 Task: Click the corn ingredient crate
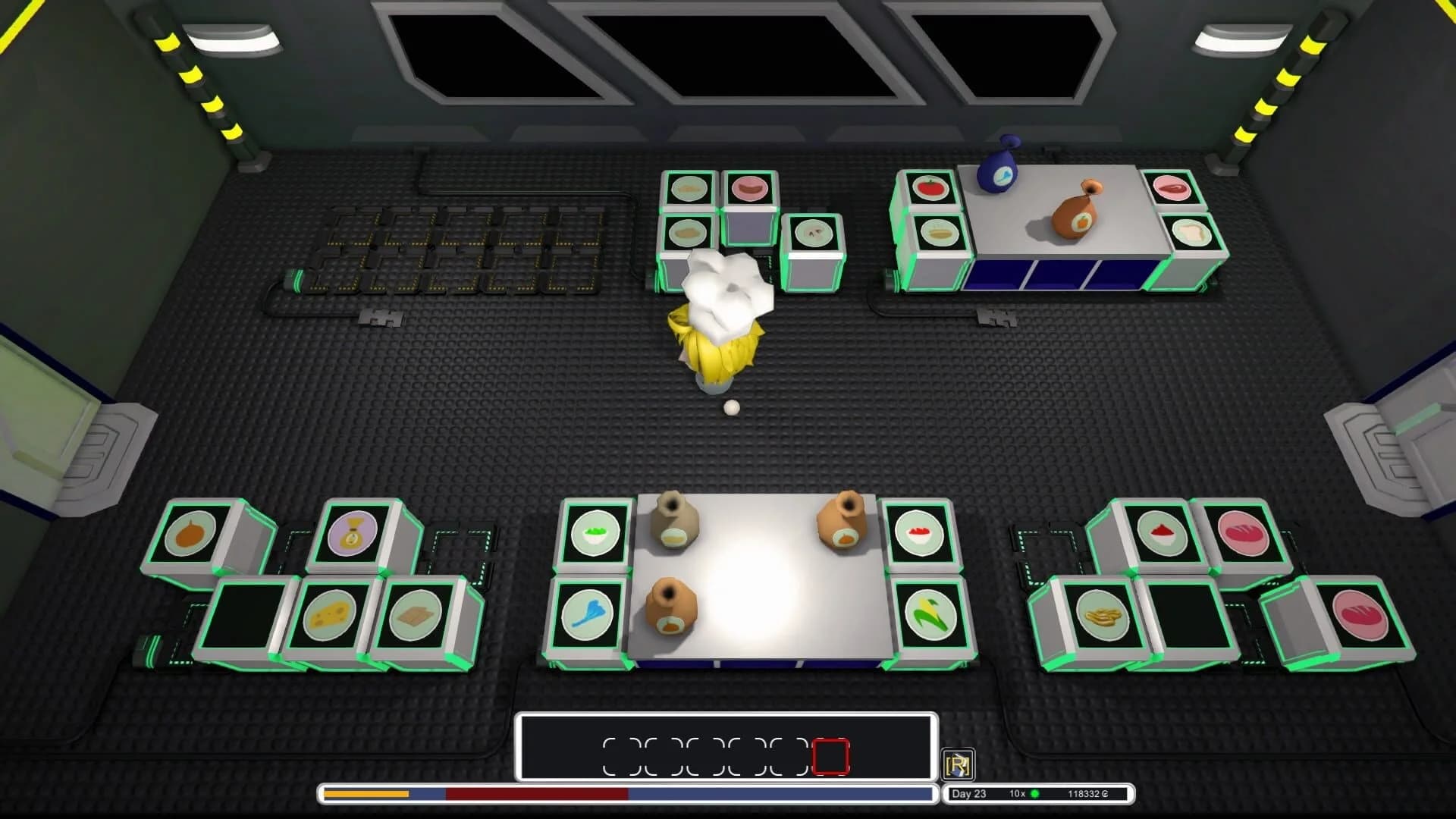click(929, 616)
